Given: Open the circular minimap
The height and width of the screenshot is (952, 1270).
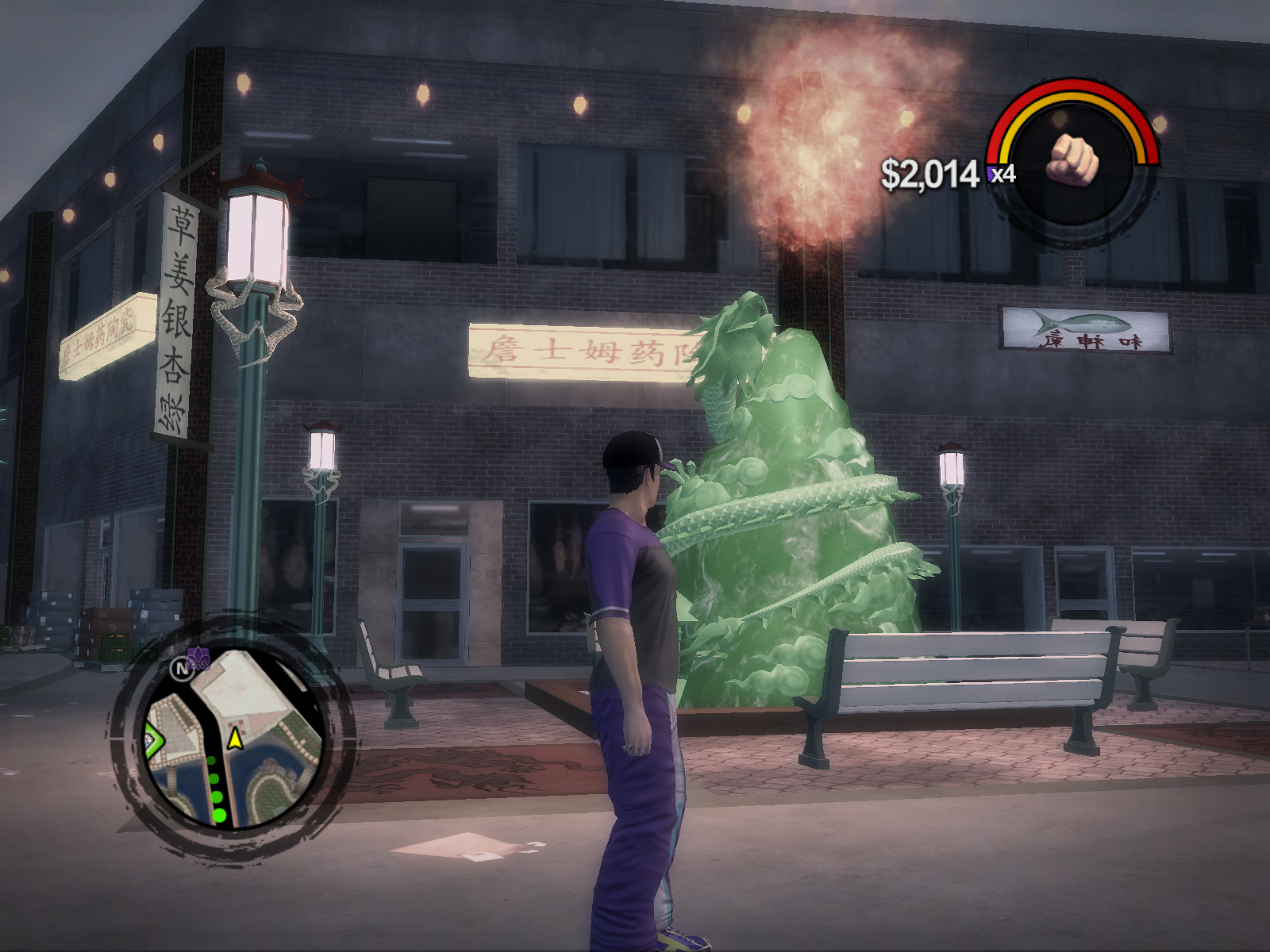Looking at the screenshot, I should tap(233, 739).
